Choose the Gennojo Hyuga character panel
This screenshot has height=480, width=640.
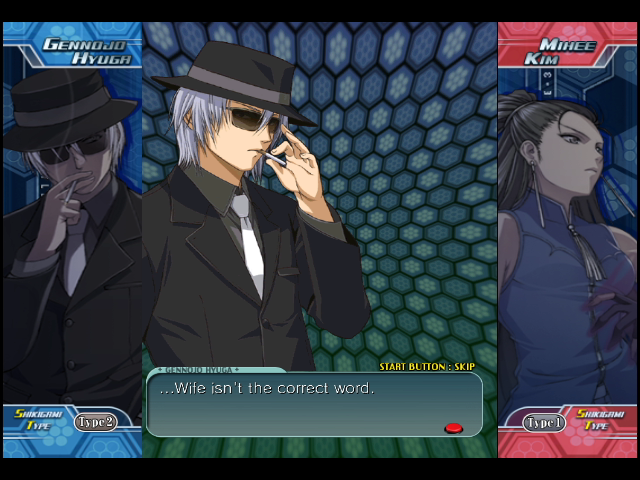tap(72, 240)
